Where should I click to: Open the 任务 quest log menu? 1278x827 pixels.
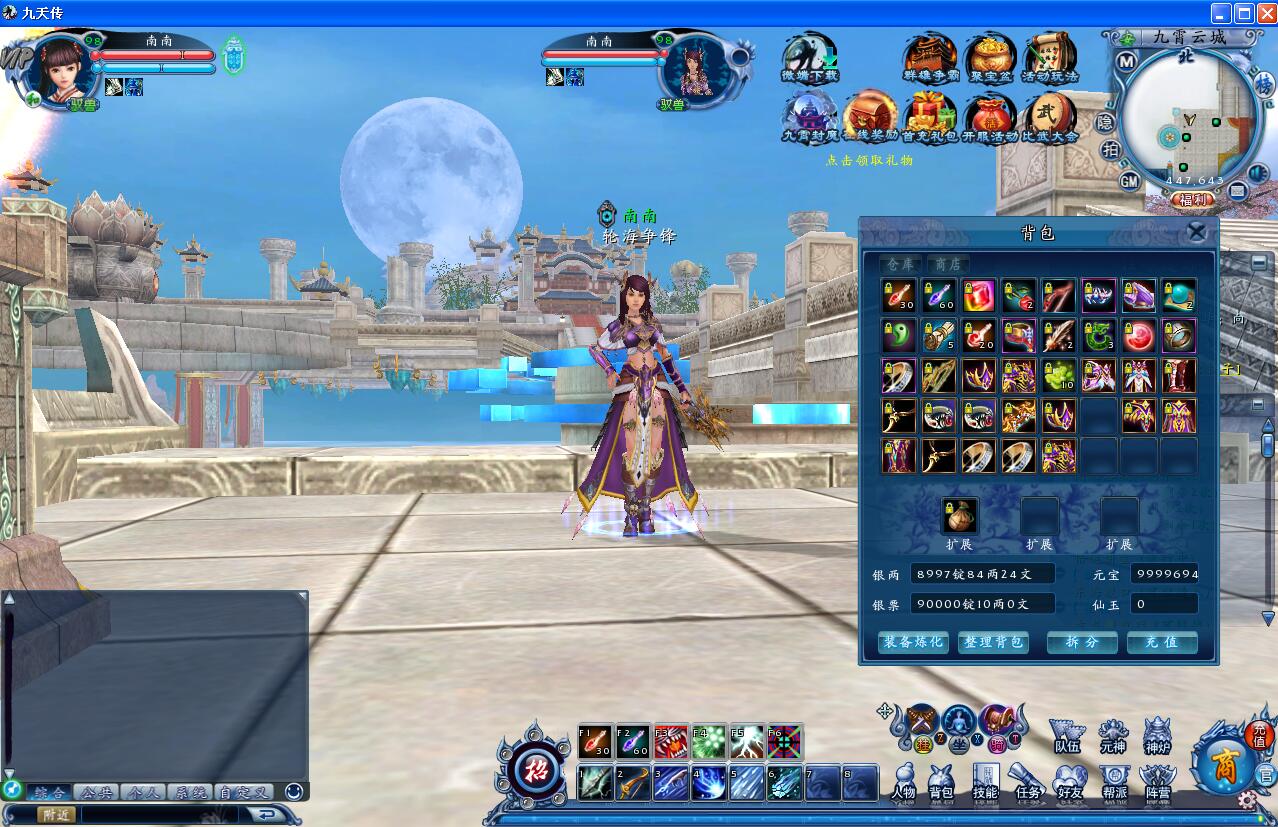click(1028, 780)
